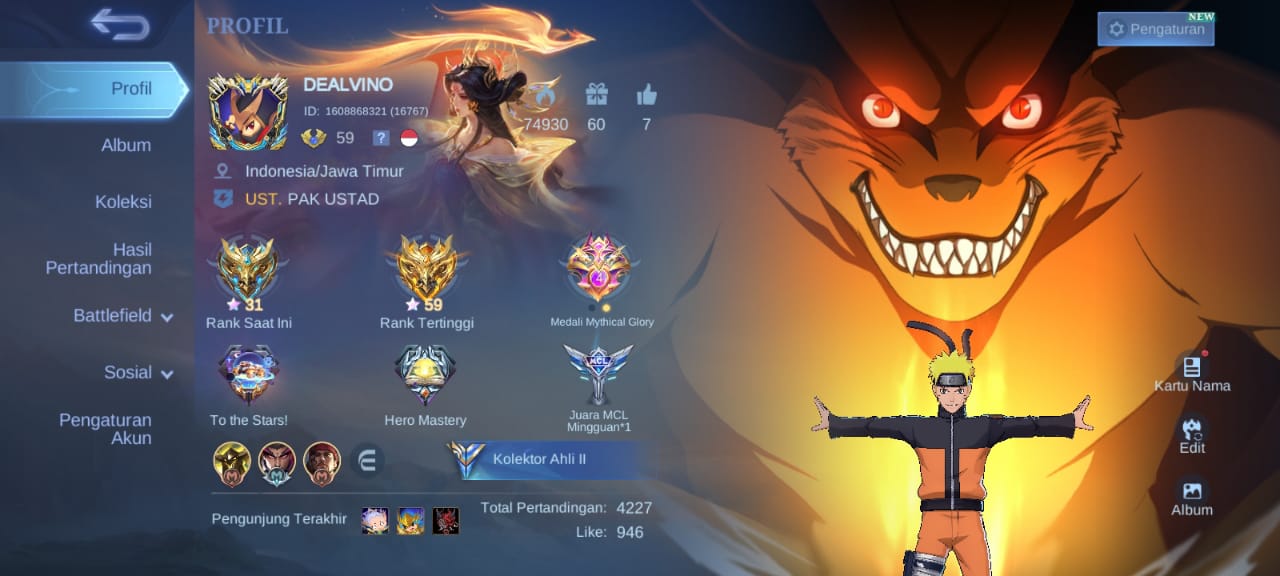
Task: Open the Koleksi tab
Action: tap(123, 202)
